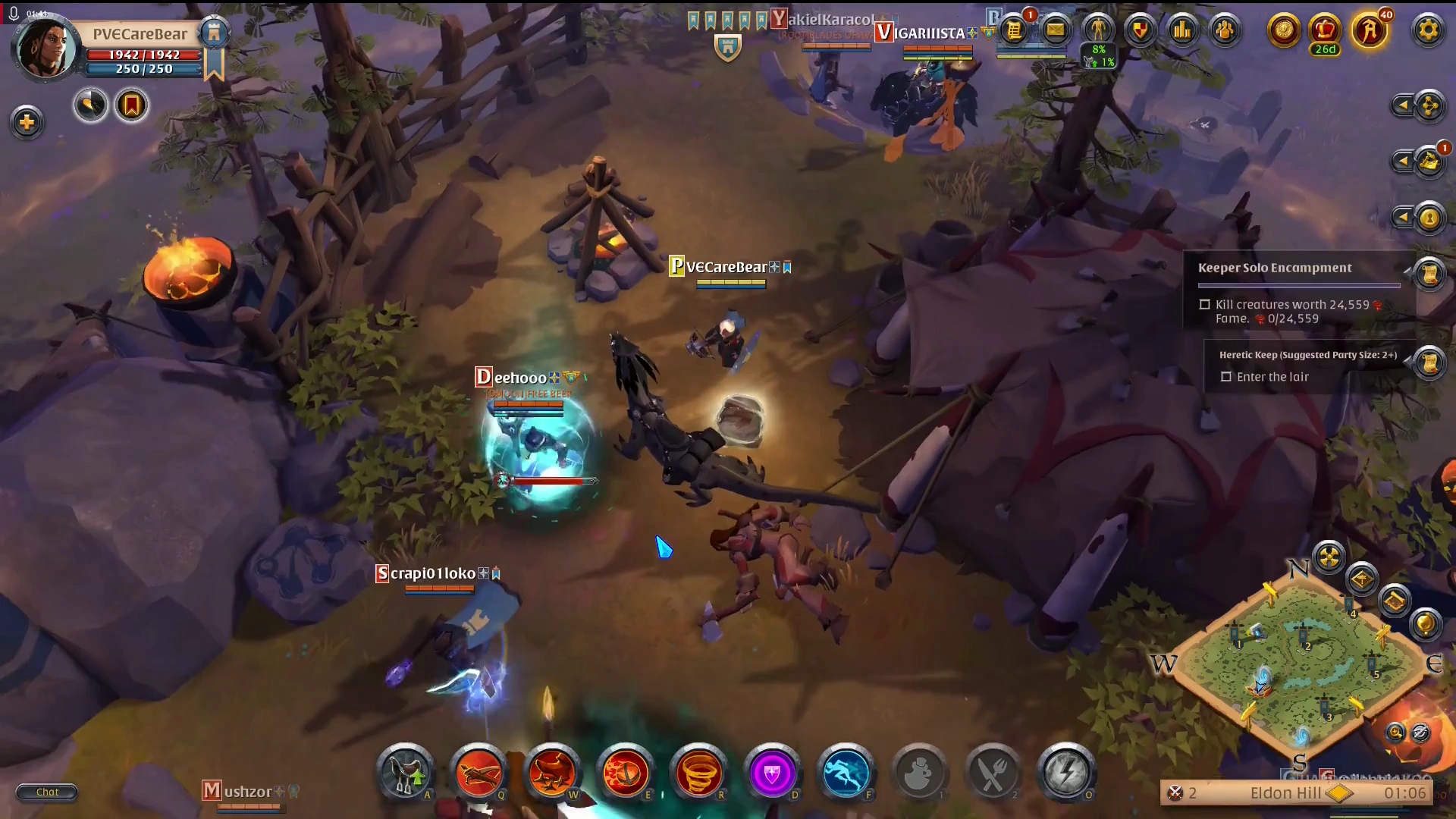The height and width of the screenshot is (819, 1456).
Task: Open the gold coin shop icon
Action: click(1284, 30)
